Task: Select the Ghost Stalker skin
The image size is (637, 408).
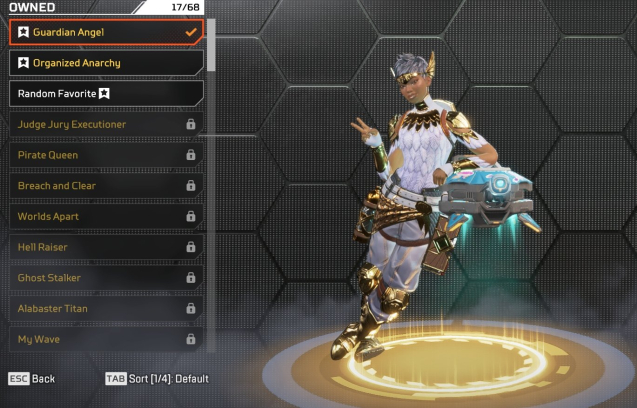Action: tap(106, 278)
